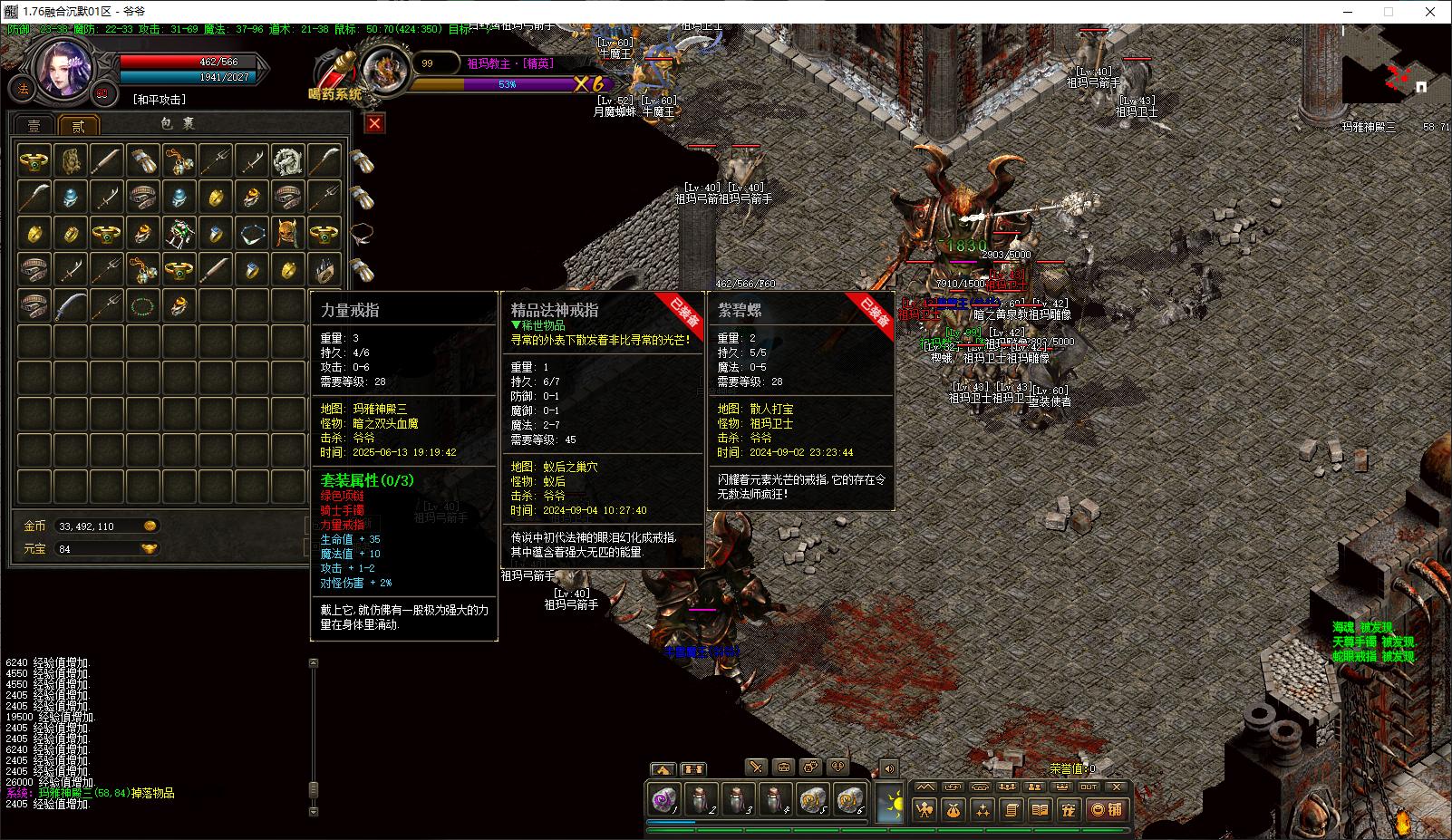Open the minimap in the corner
1452x840 pixels.
[x=1386, y=78]
